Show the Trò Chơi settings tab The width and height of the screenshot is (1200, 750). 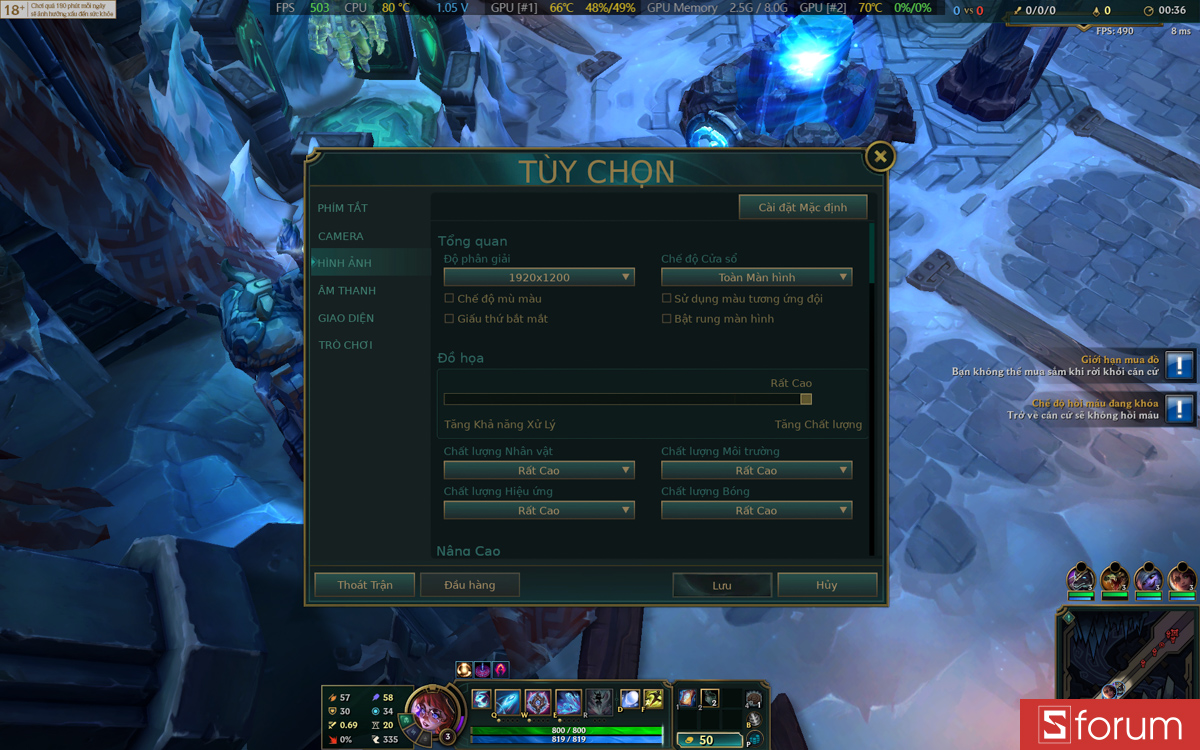[345, 345]
